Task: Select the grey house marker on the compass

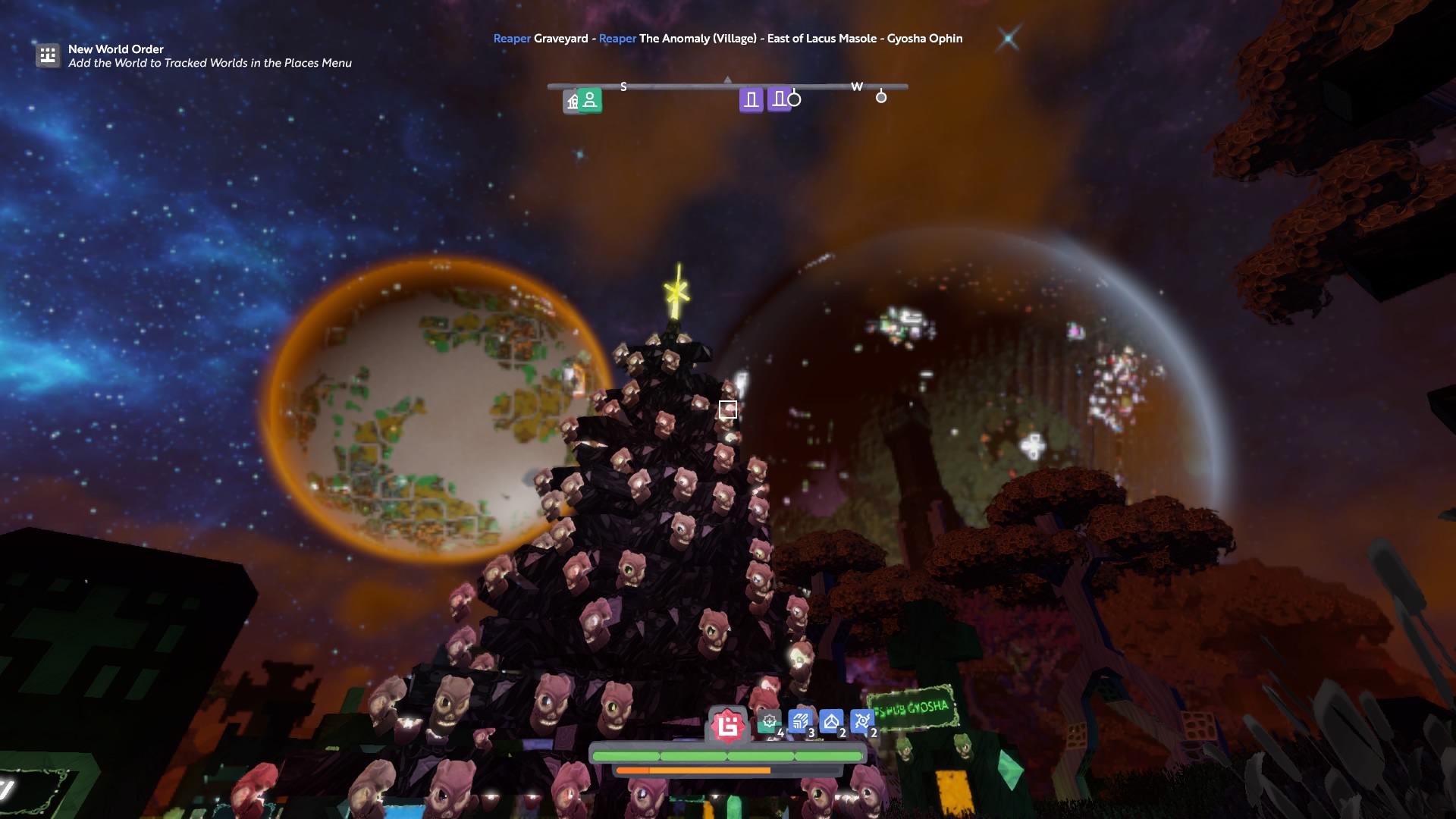Action: 572,102
